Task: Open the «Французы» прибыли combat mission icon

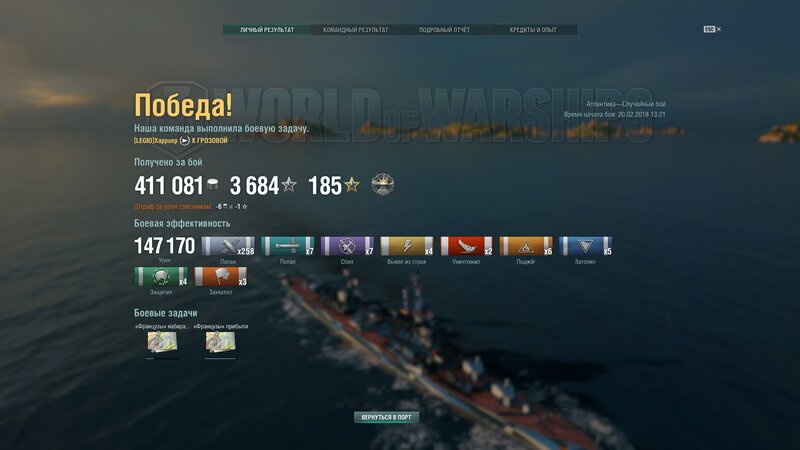Action: (220, 342)
